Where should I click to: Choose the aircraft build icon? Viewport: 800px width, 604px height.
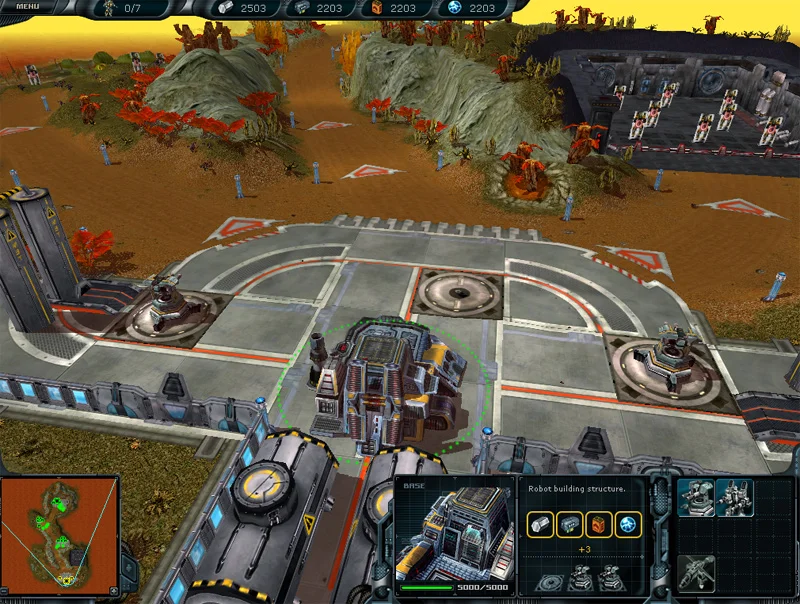point(696,571)
